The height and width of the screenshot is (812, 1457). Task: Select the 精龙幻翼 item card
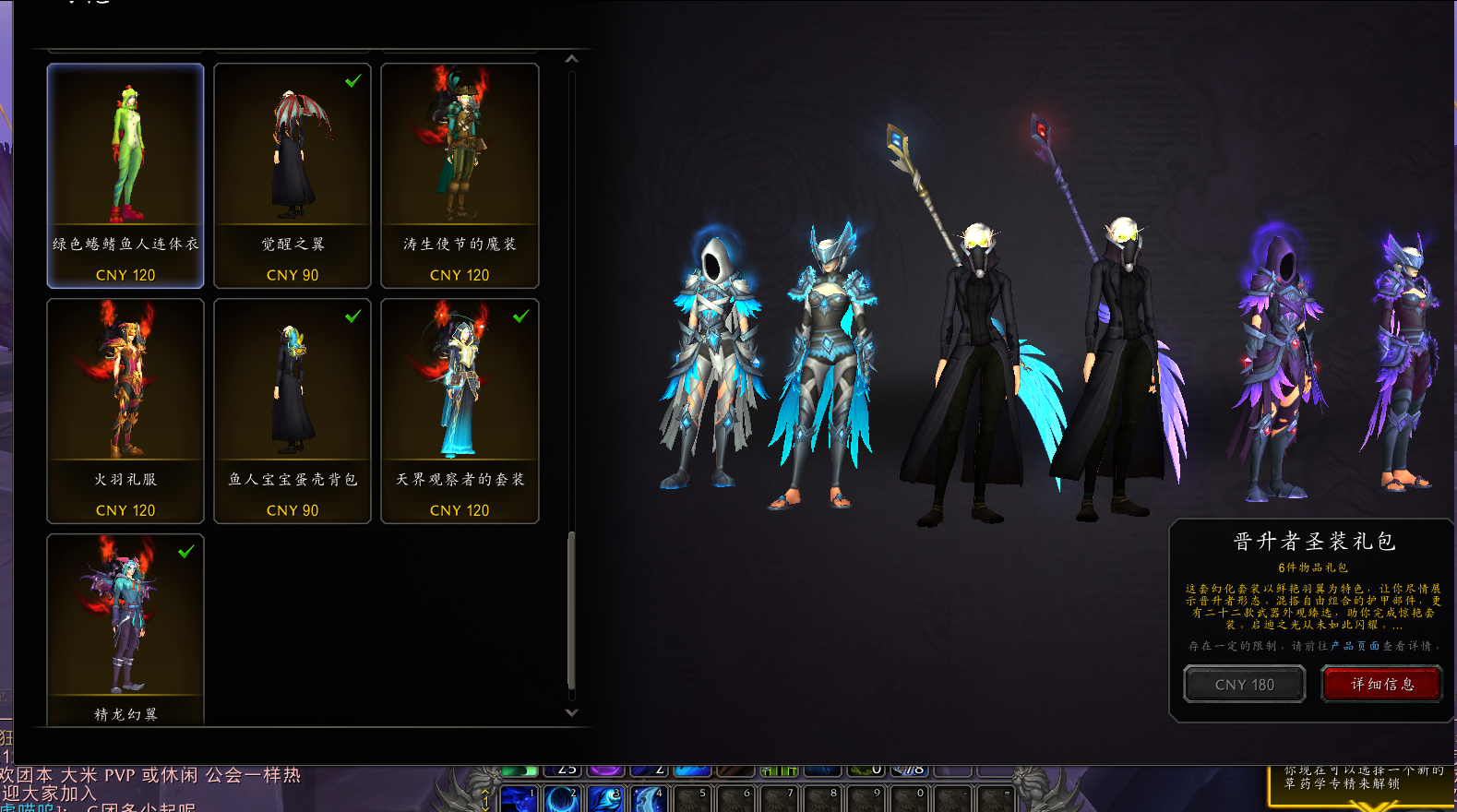coord(125,629)
